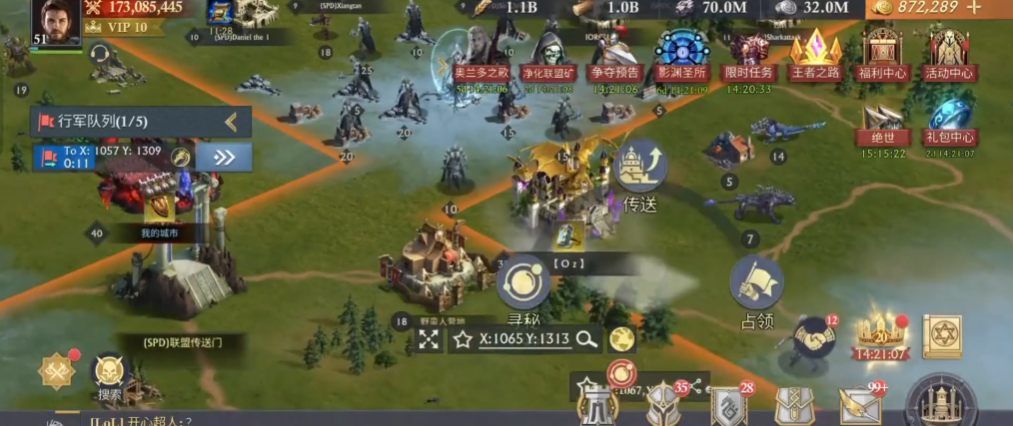The image size is (1013, 426).
Task: Click the coordinate search magnifier
Action: [x=587, y=339]
